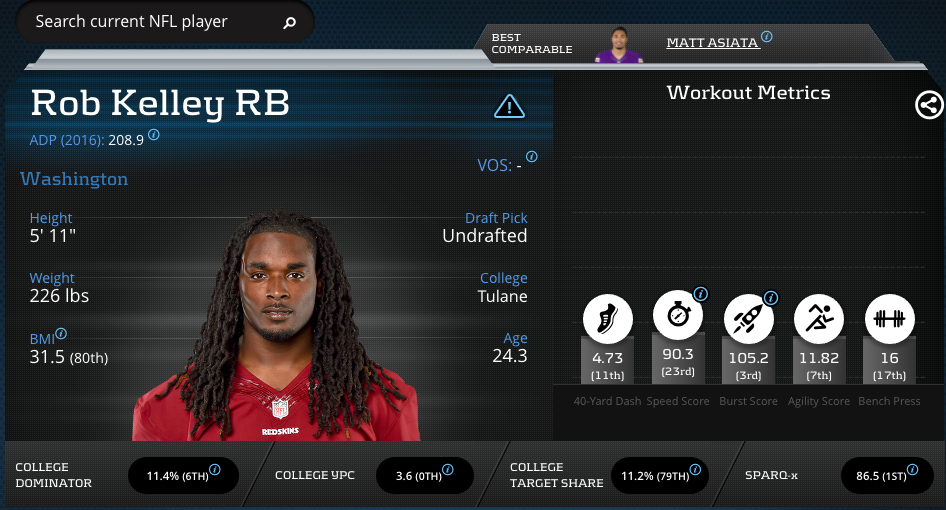Select the 40-Yard Dash shoe icon

[x=608, y=318]
